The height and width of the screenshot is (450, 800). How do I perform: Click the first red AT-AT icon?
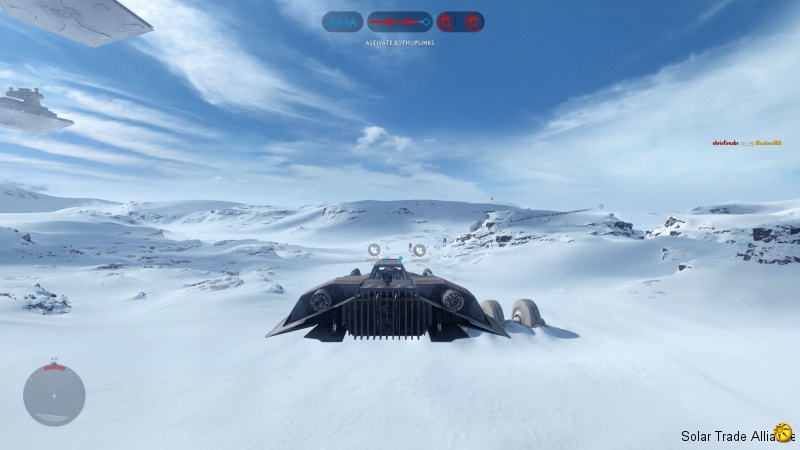click(x=449, y=21)
